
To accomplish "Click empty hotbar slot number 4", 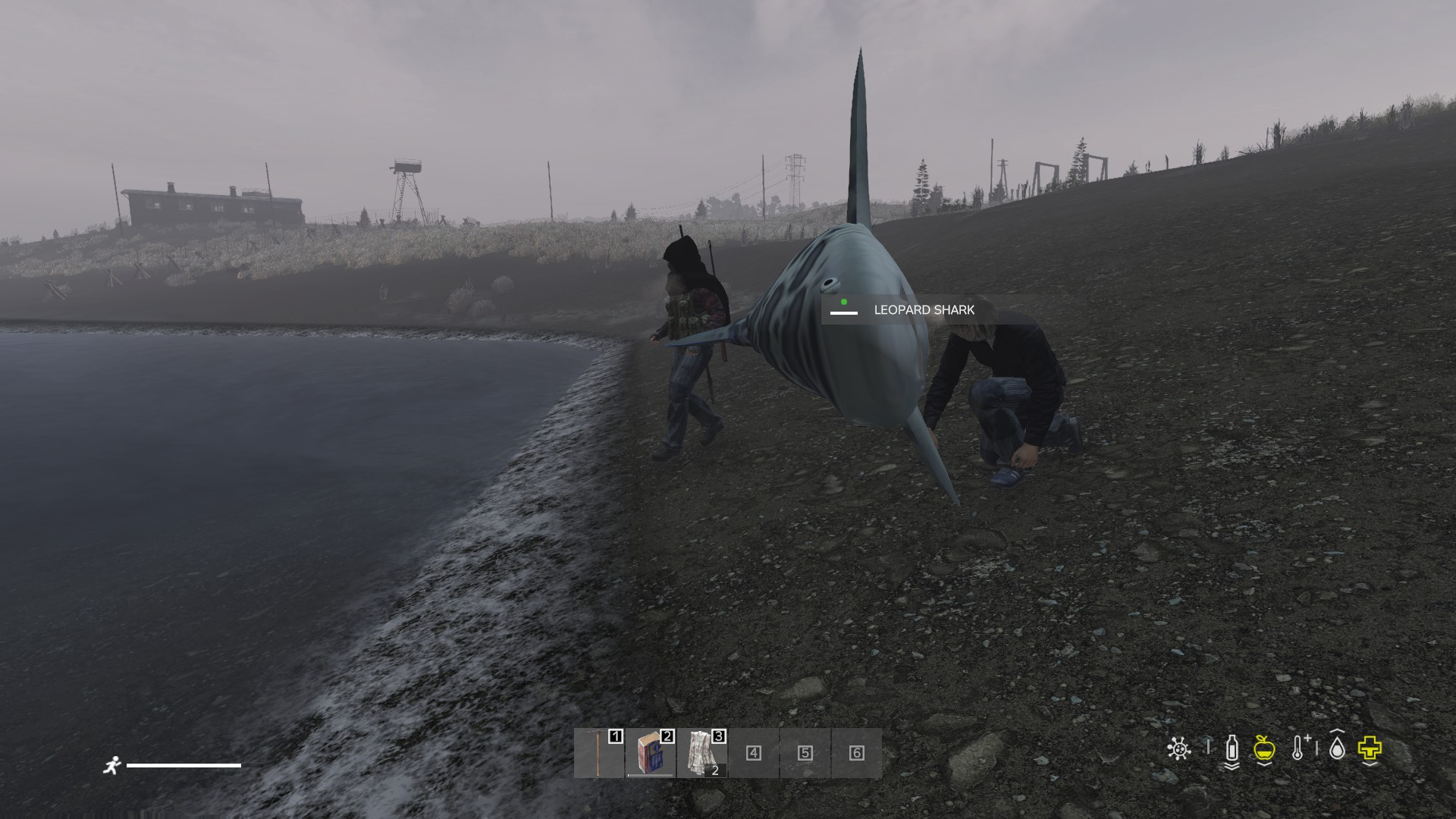I will (754, 753).
